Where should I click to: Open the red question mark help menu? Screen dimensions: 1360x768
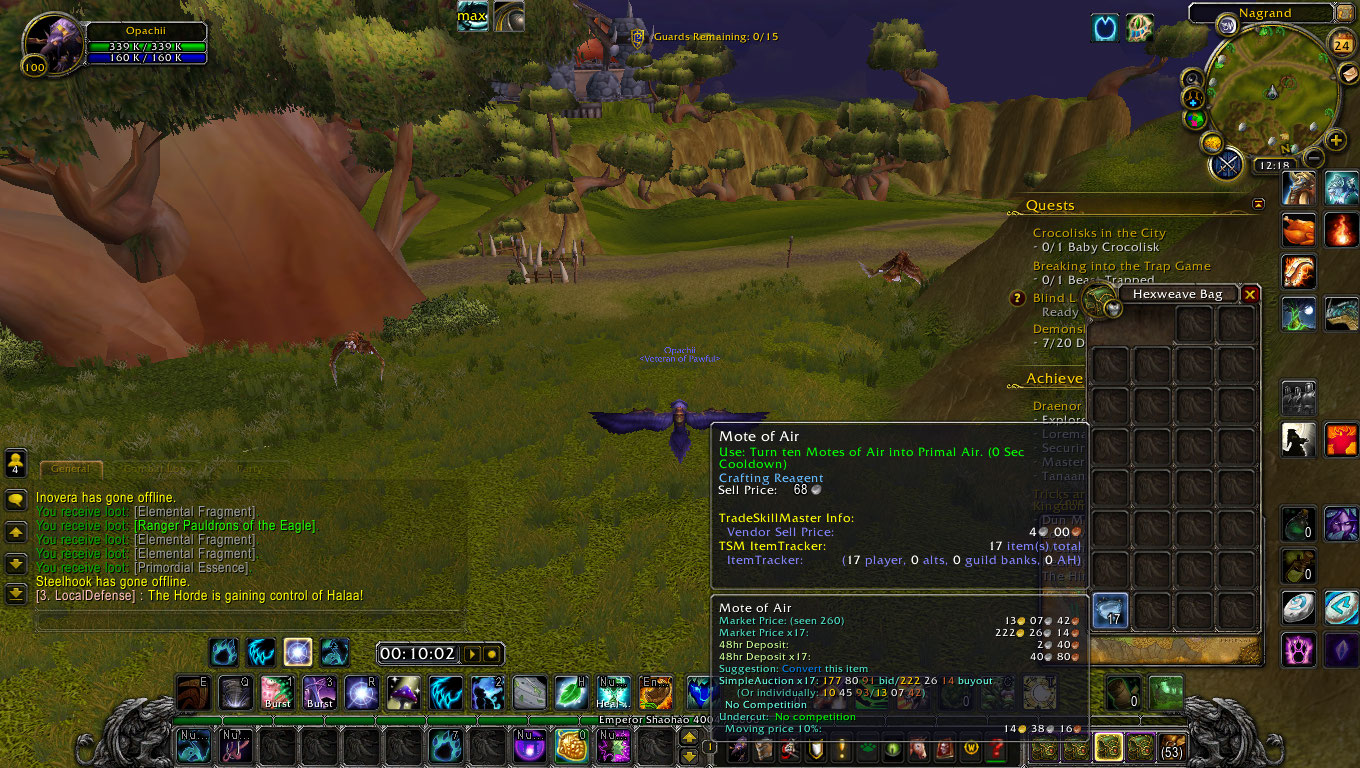point(996,748)
